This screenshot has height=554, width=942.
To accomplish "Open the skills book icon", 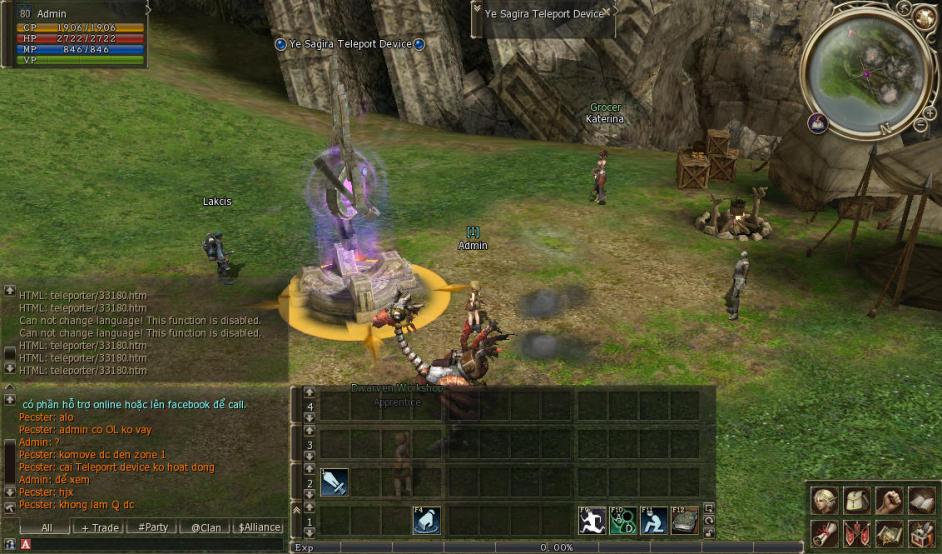I will 921,499.
